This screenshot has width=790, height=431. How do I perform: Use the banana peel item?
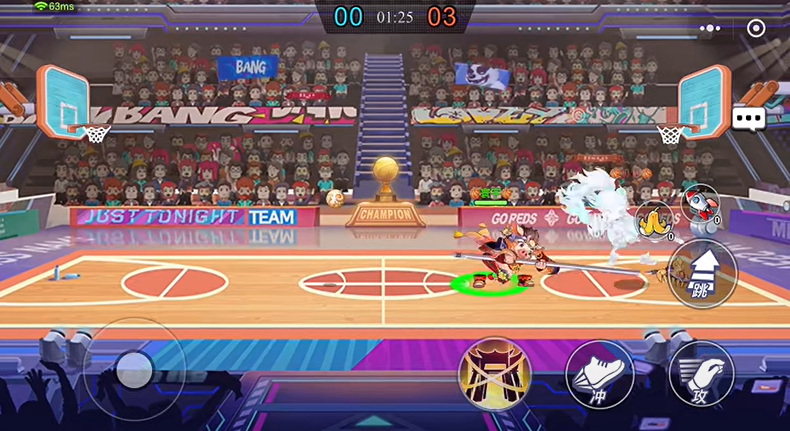654,219
